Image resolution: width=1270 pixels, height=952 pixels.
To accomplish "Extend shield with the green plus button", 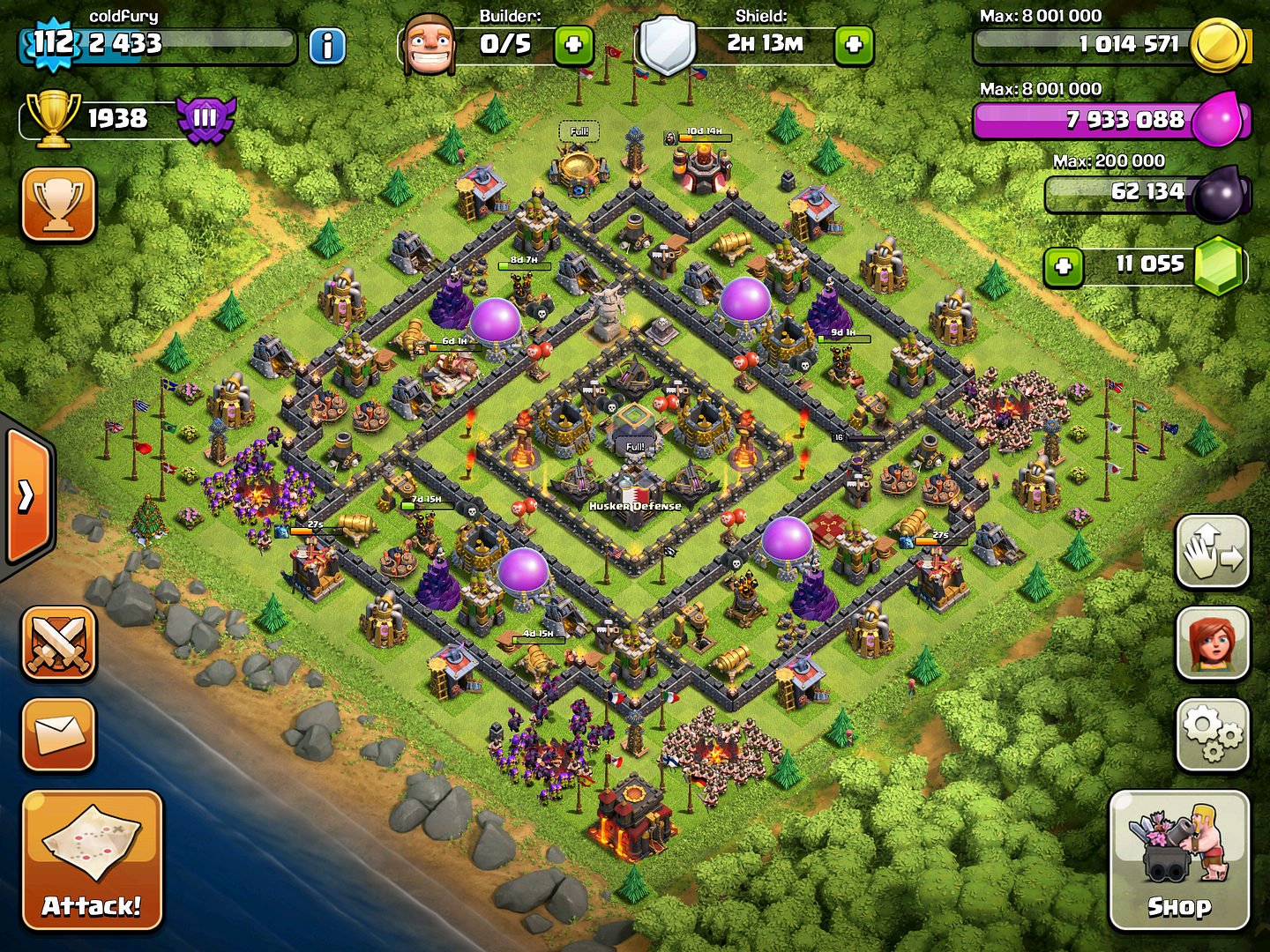I will tap(854, 45).
